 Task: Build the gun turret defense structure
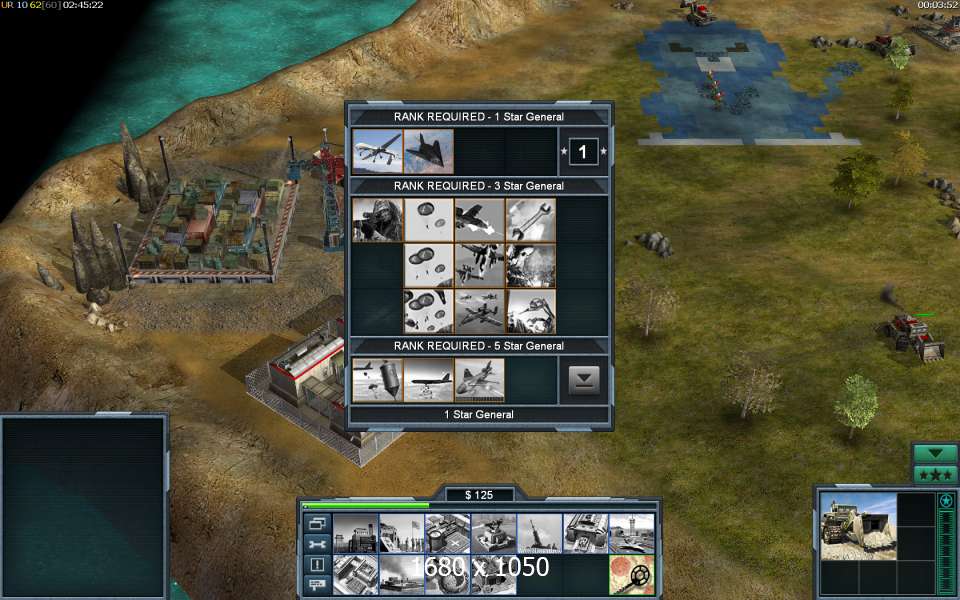[494, 533]
